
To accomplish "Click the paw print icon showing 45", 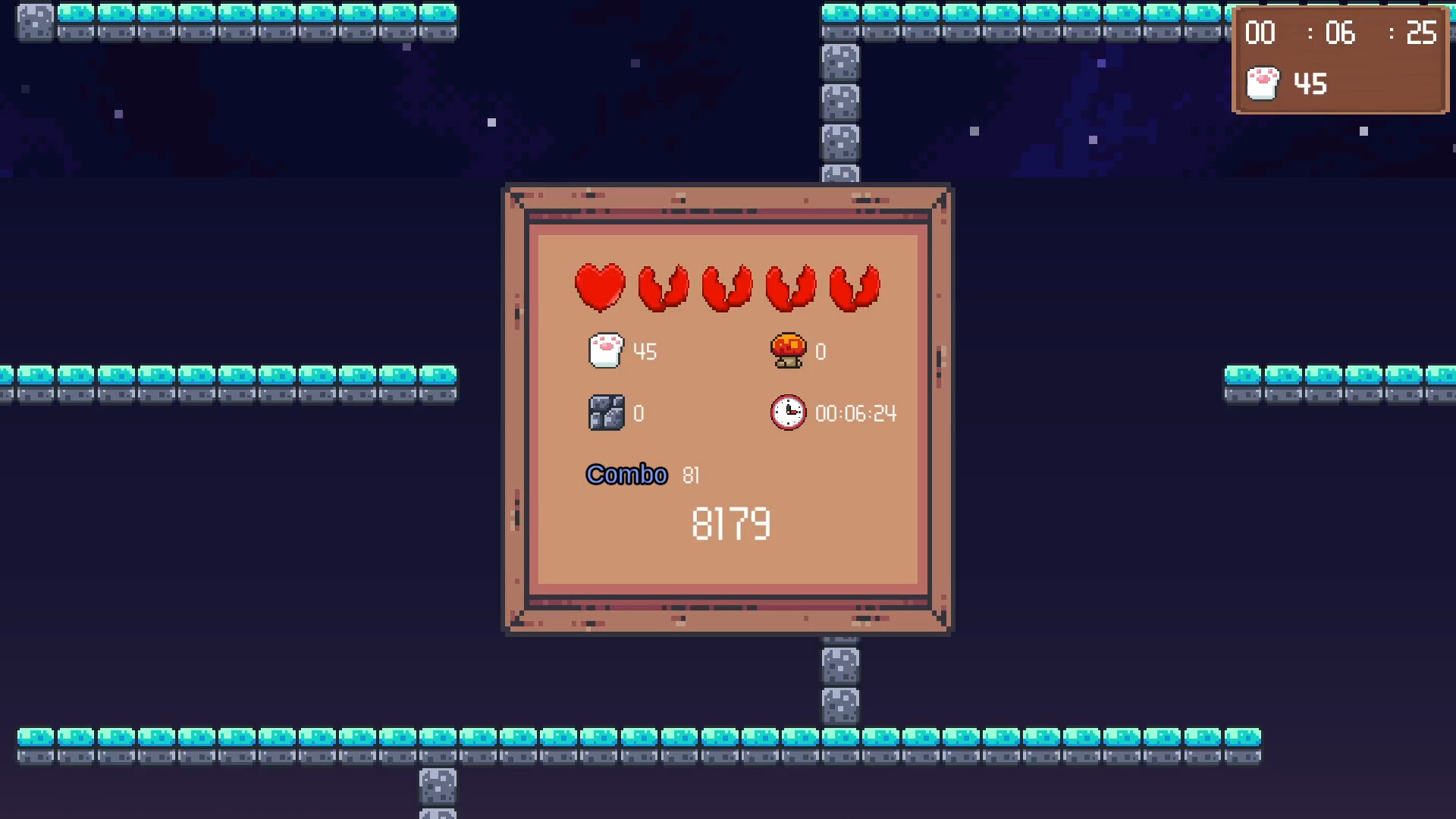I will click(x=604, y=350).
